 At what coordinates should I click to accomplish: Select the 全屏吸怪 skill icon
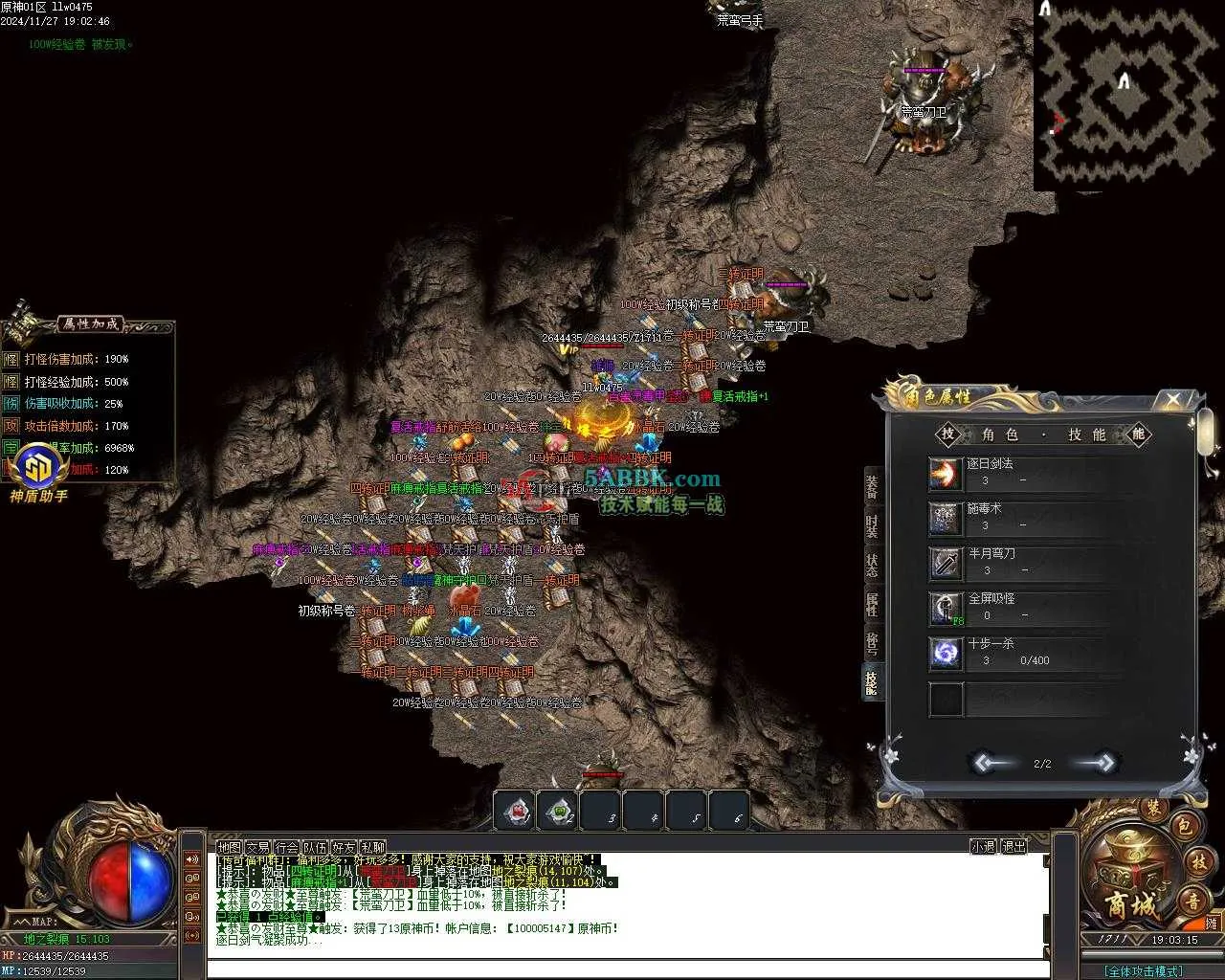[946, 609]
